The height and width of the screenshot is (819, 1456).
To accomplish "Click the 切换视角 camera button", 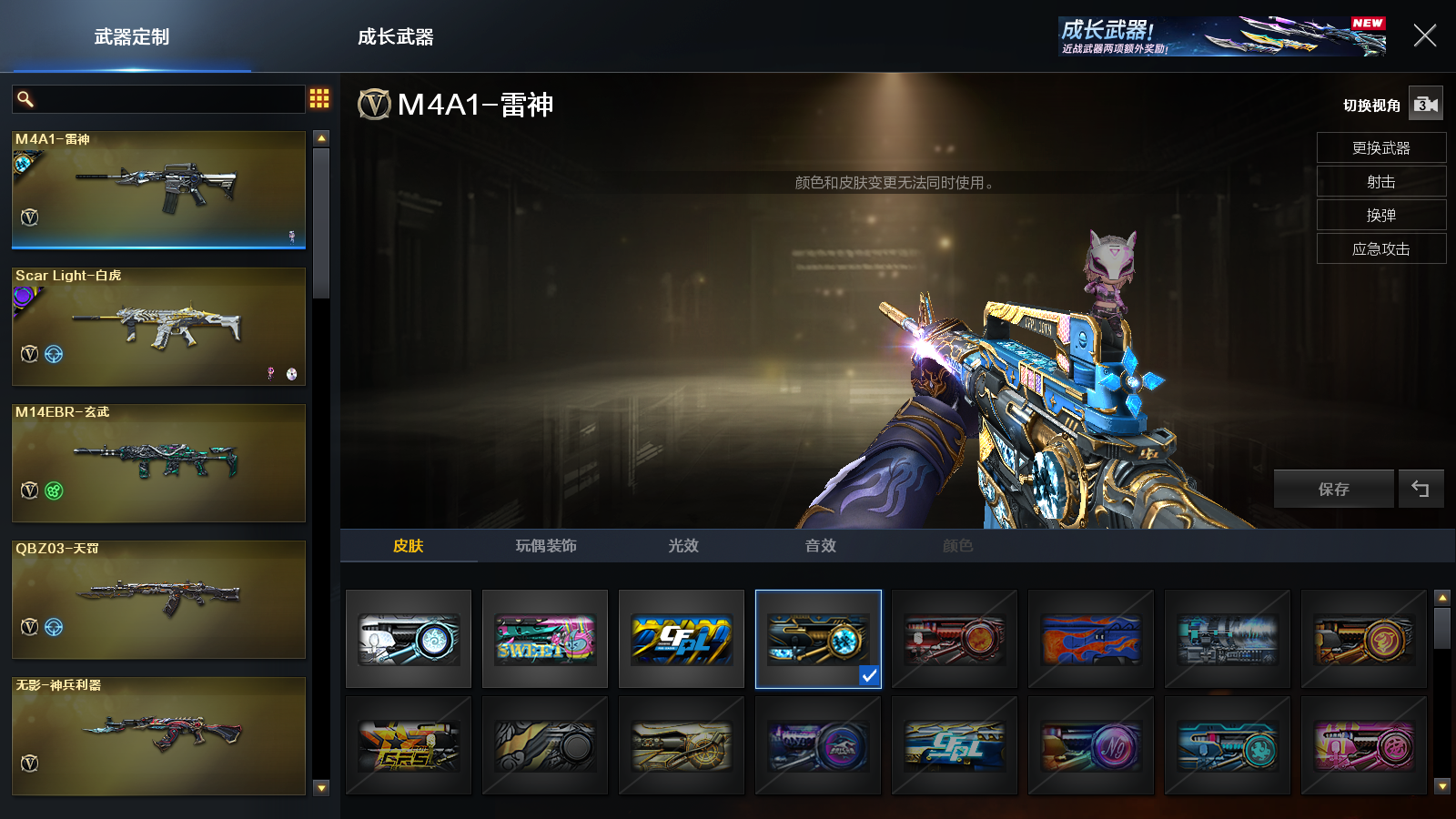I will pyautogui.click(x=1425, y=105).
